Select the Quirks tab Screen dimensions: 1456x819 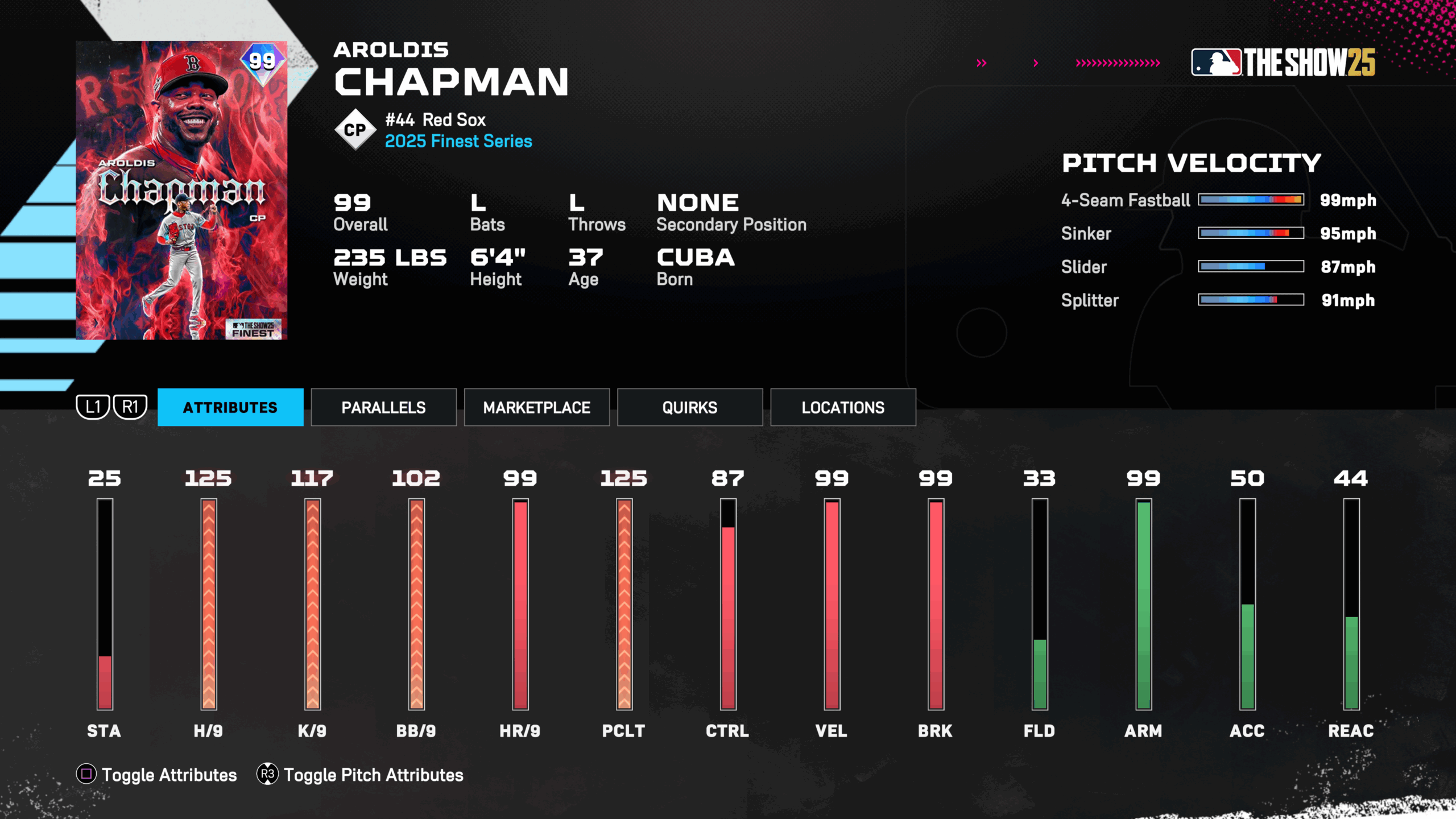(689, 407)
